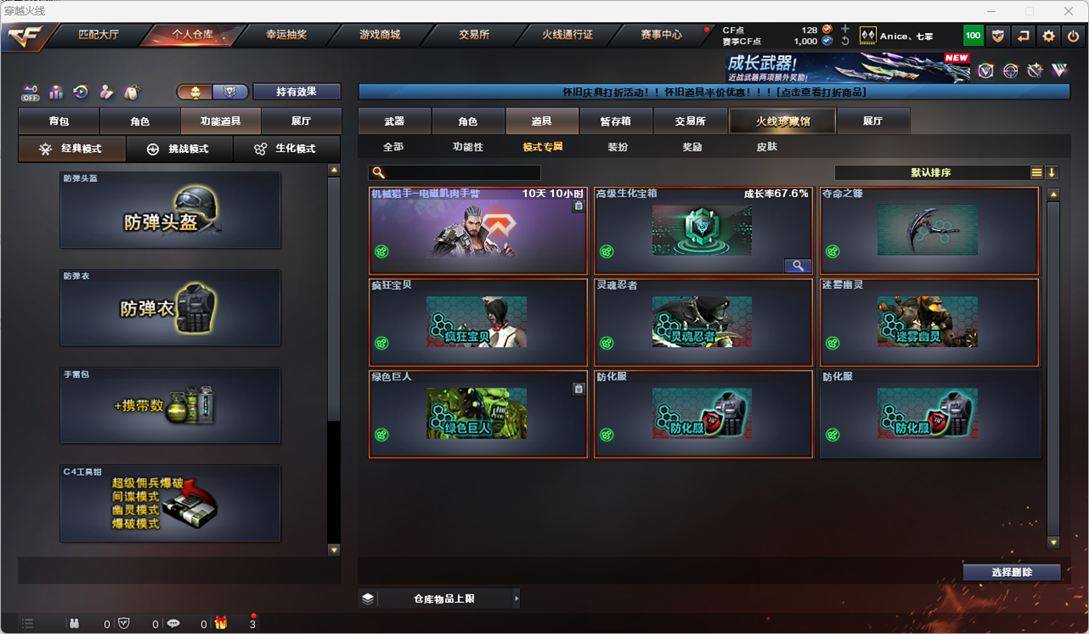Open the 匹配大厅 matchmaking lobby
This screenshot has height=634, width=1089.
pyautogui.click(x=99, y=34)
